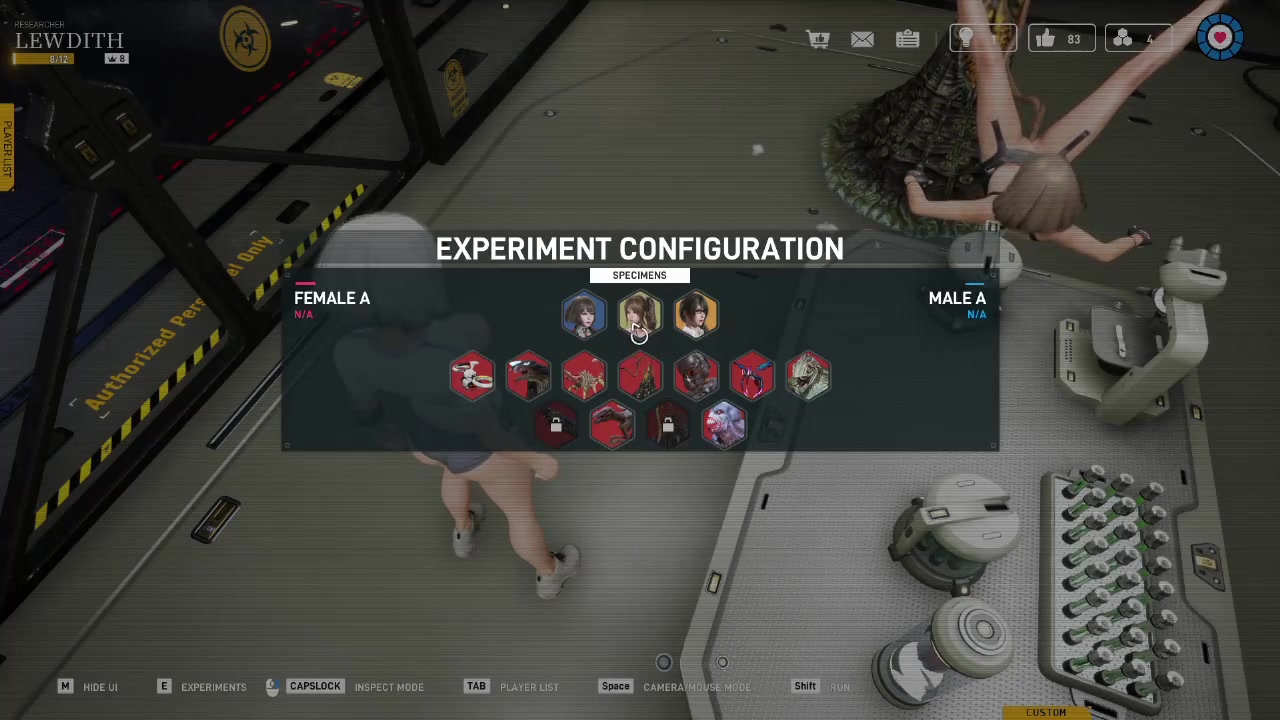This screenshot has width=1280, height=720.
Task: Click the lightbulb counter box
Action: coord(982,39)
